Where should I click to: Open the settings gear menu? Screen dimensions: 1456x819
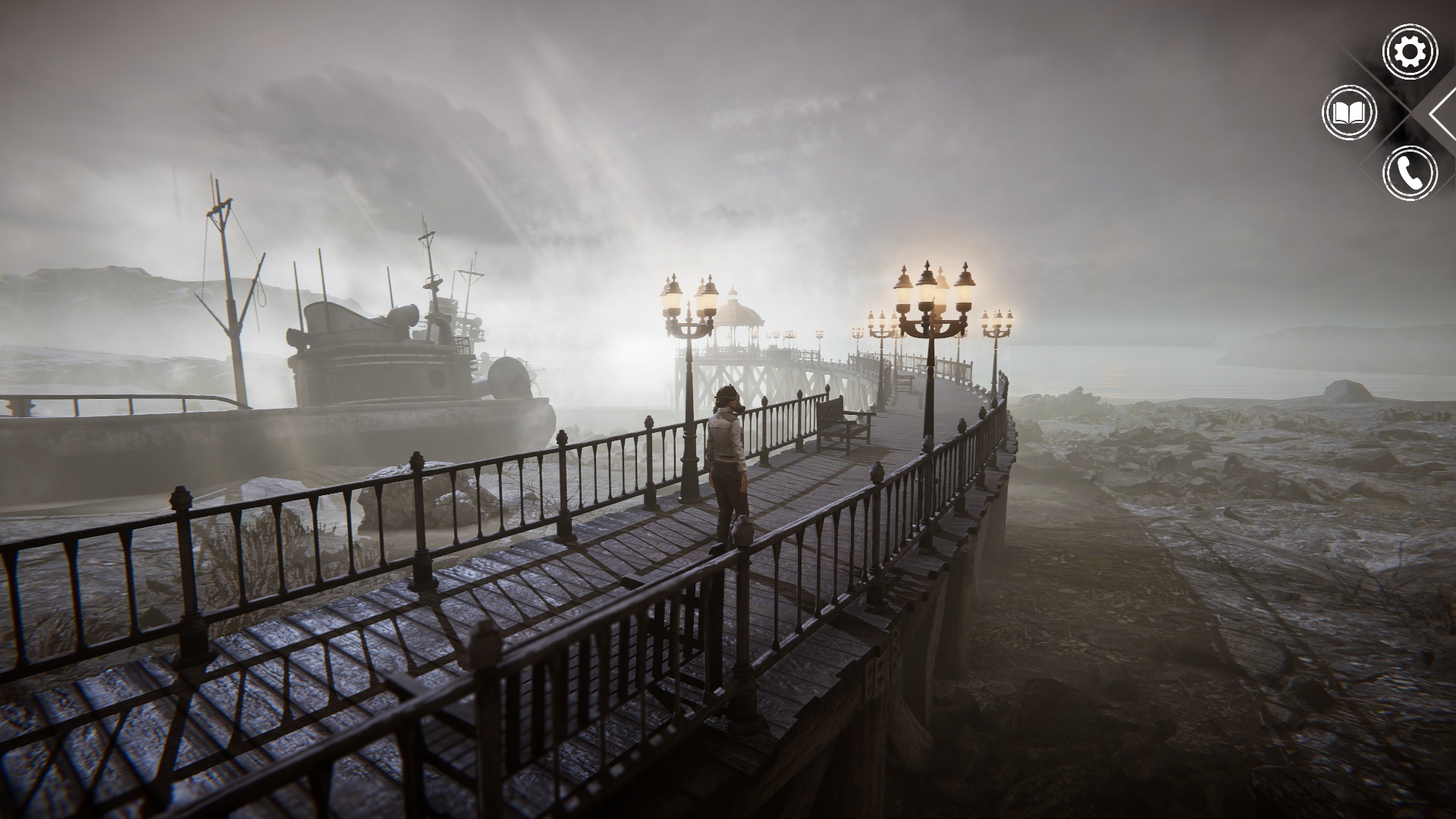(1410, 52)
